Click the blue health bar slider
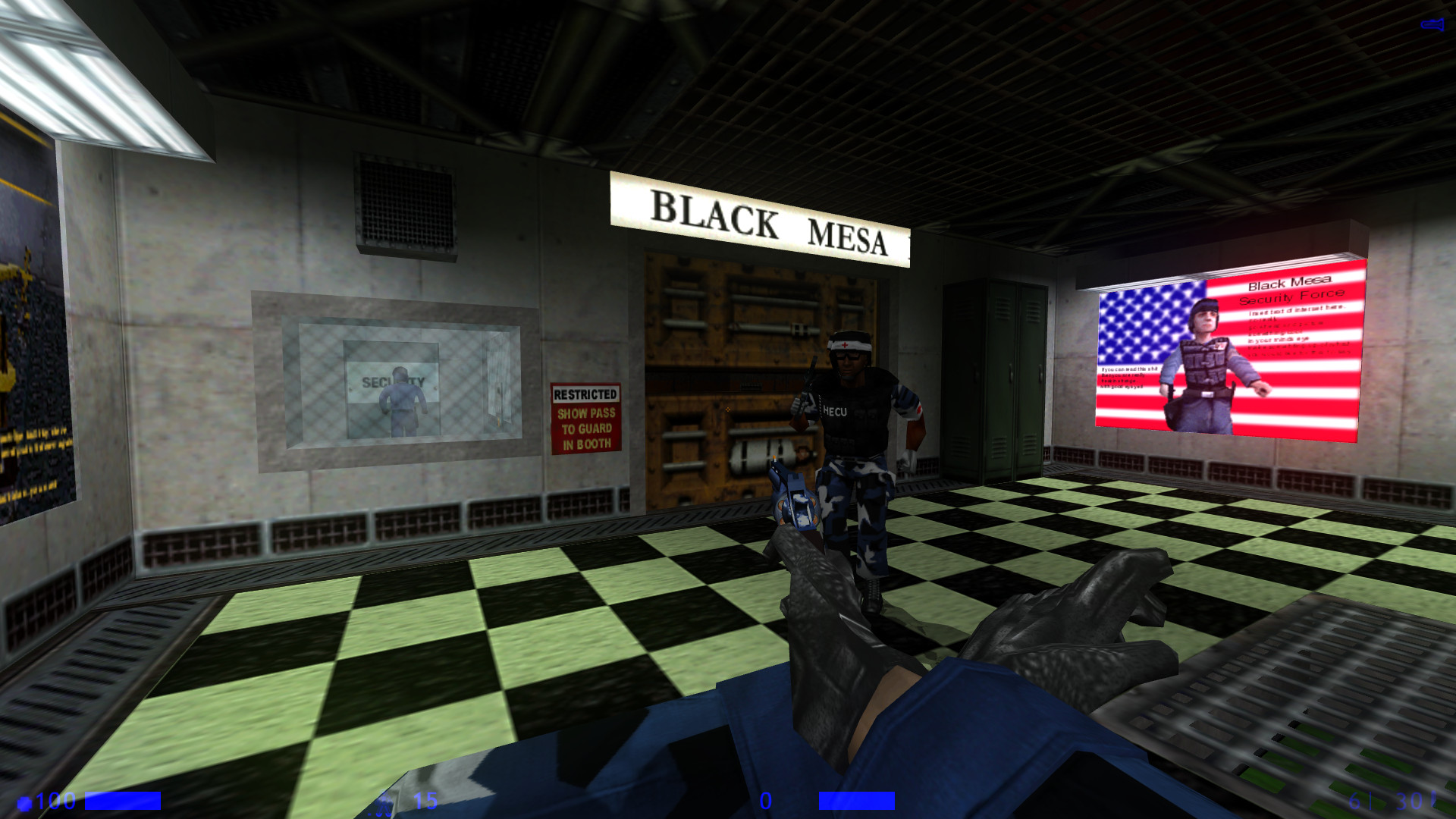This screenshot has height=819, width=1456. tap(124, 799)
